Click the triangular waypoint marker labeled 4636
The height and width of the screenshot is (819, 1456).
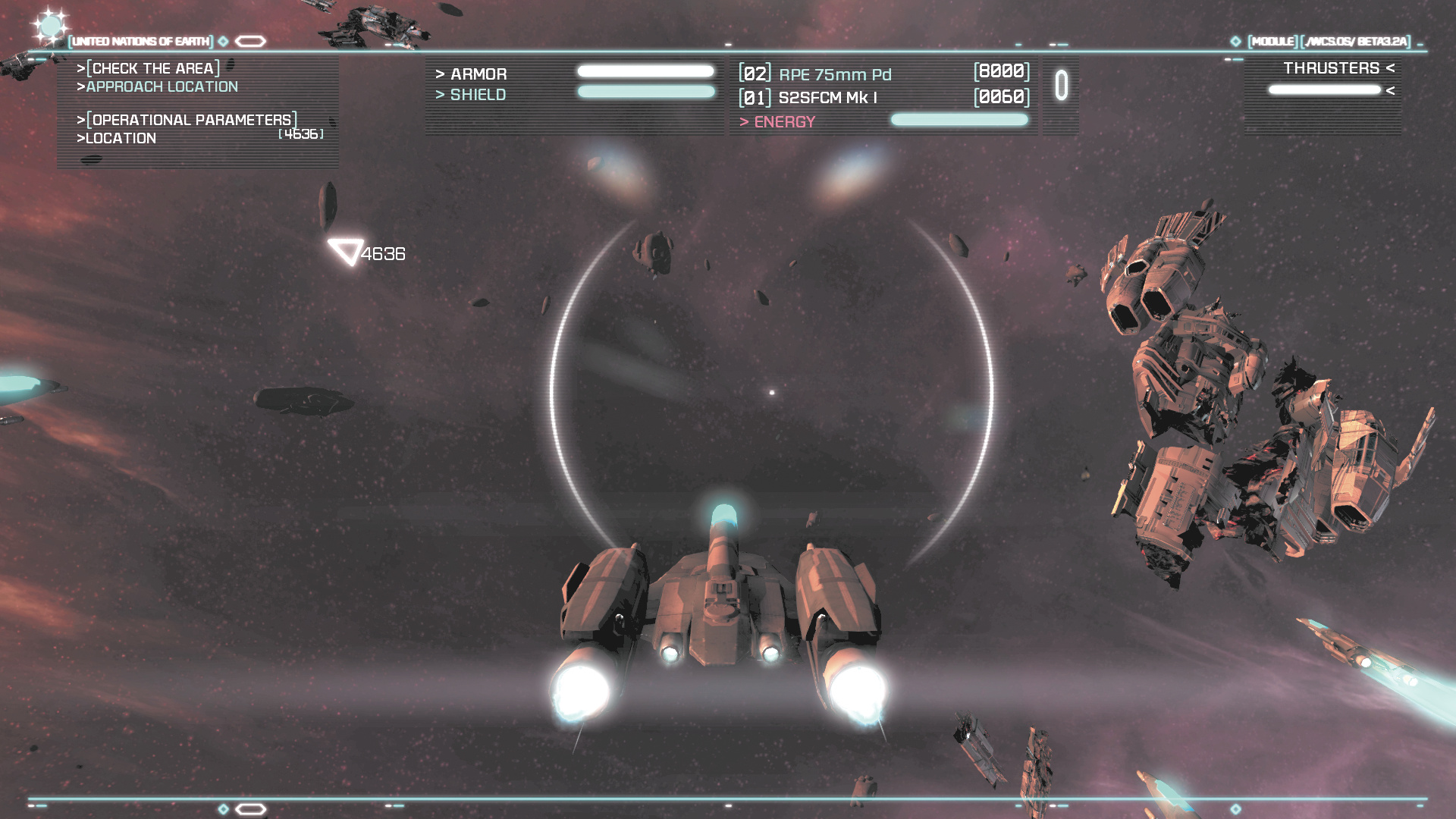coord(346,251)
